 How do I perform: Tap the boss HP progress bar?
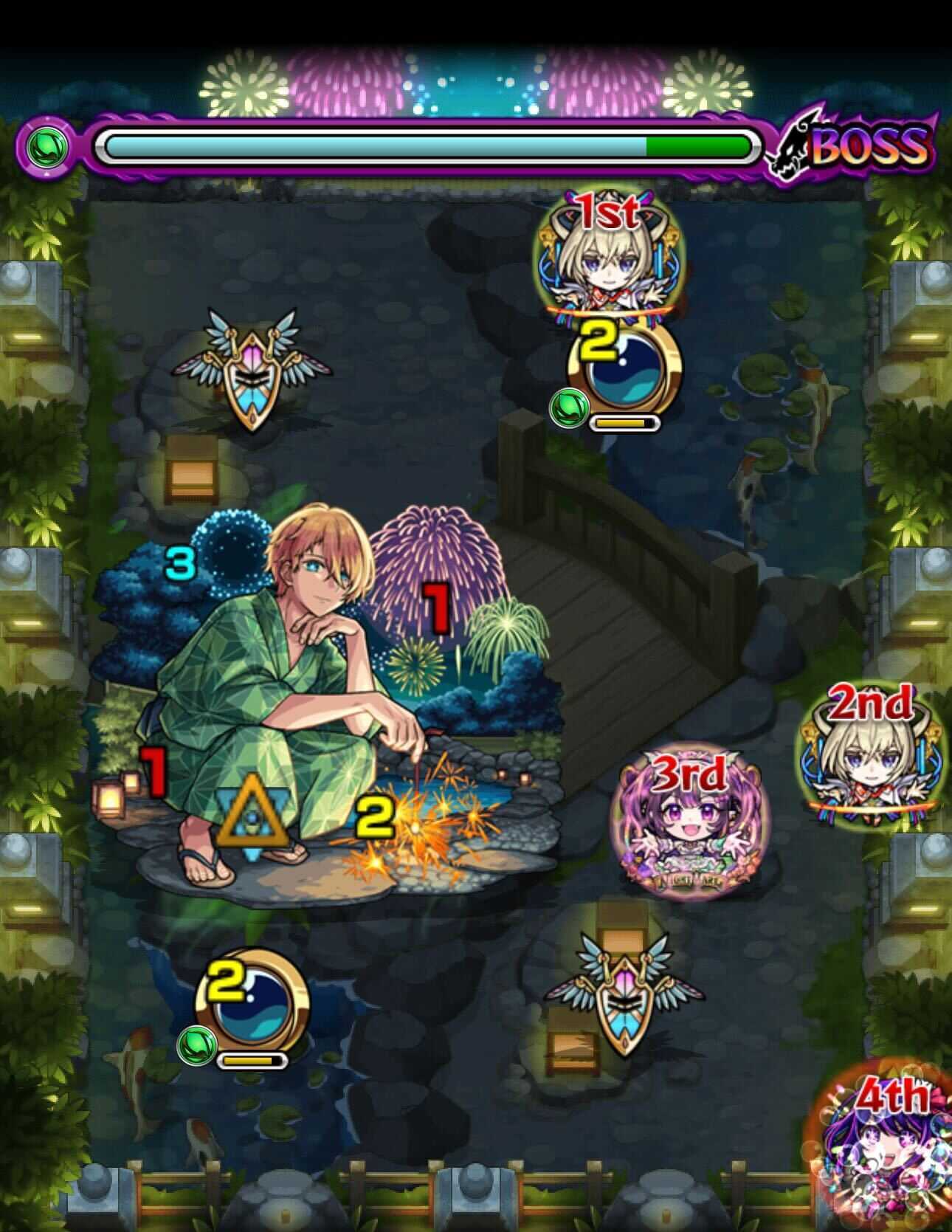(x=428, y=146)
